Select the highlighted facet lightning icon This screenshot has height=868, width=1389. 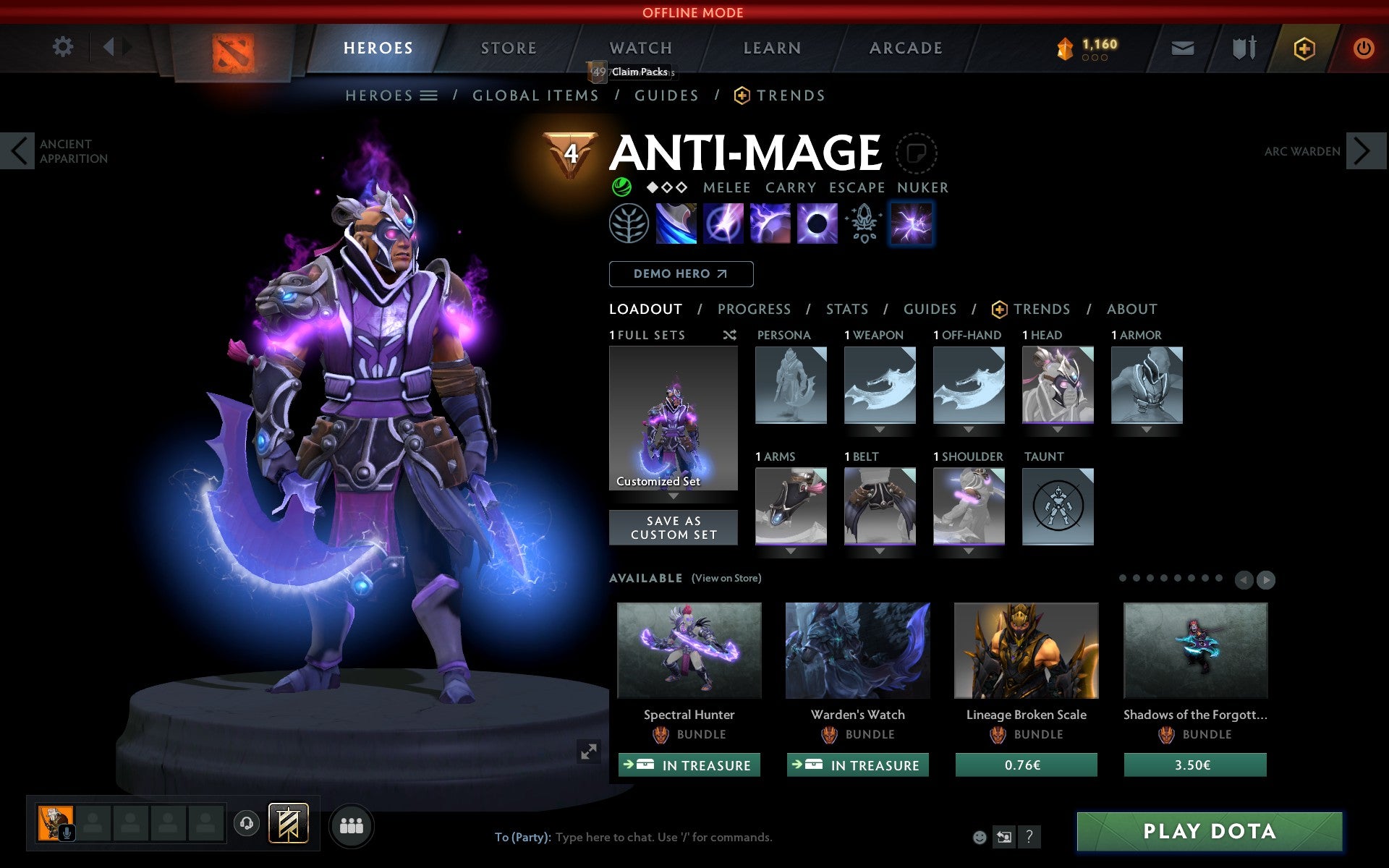912,224
